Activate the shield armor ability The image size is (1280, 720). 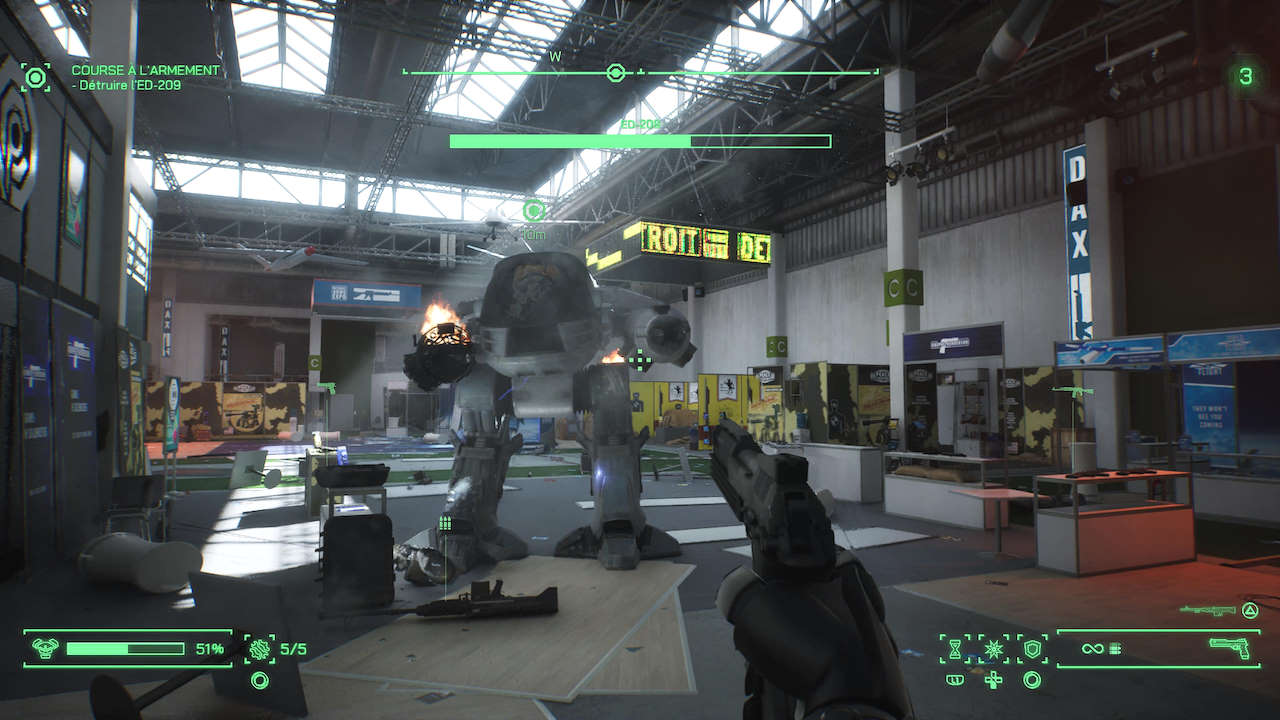(x=1032, y=649)
